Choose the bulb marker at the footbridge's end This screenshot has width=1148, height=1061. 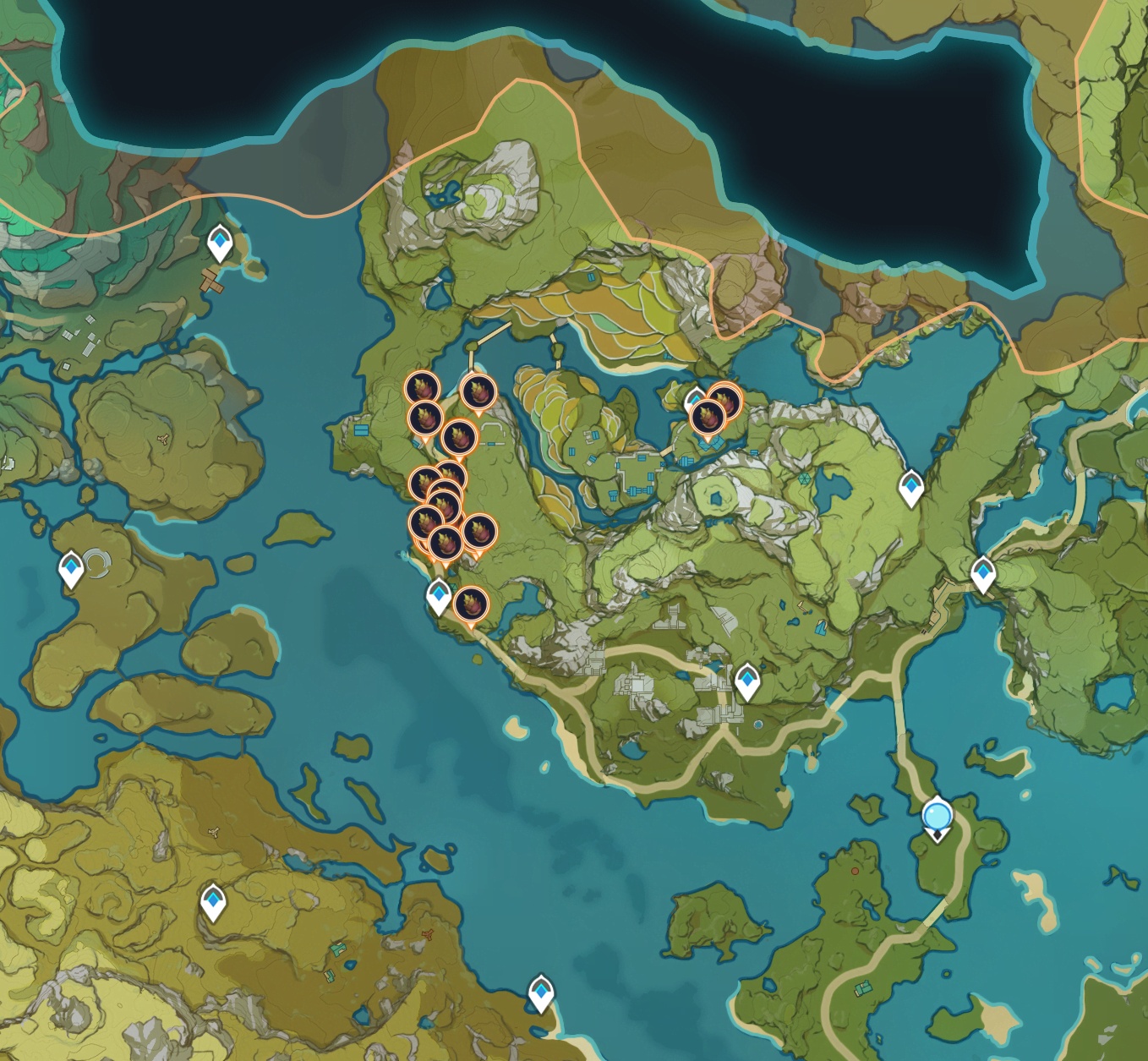(x=477, y=391)
